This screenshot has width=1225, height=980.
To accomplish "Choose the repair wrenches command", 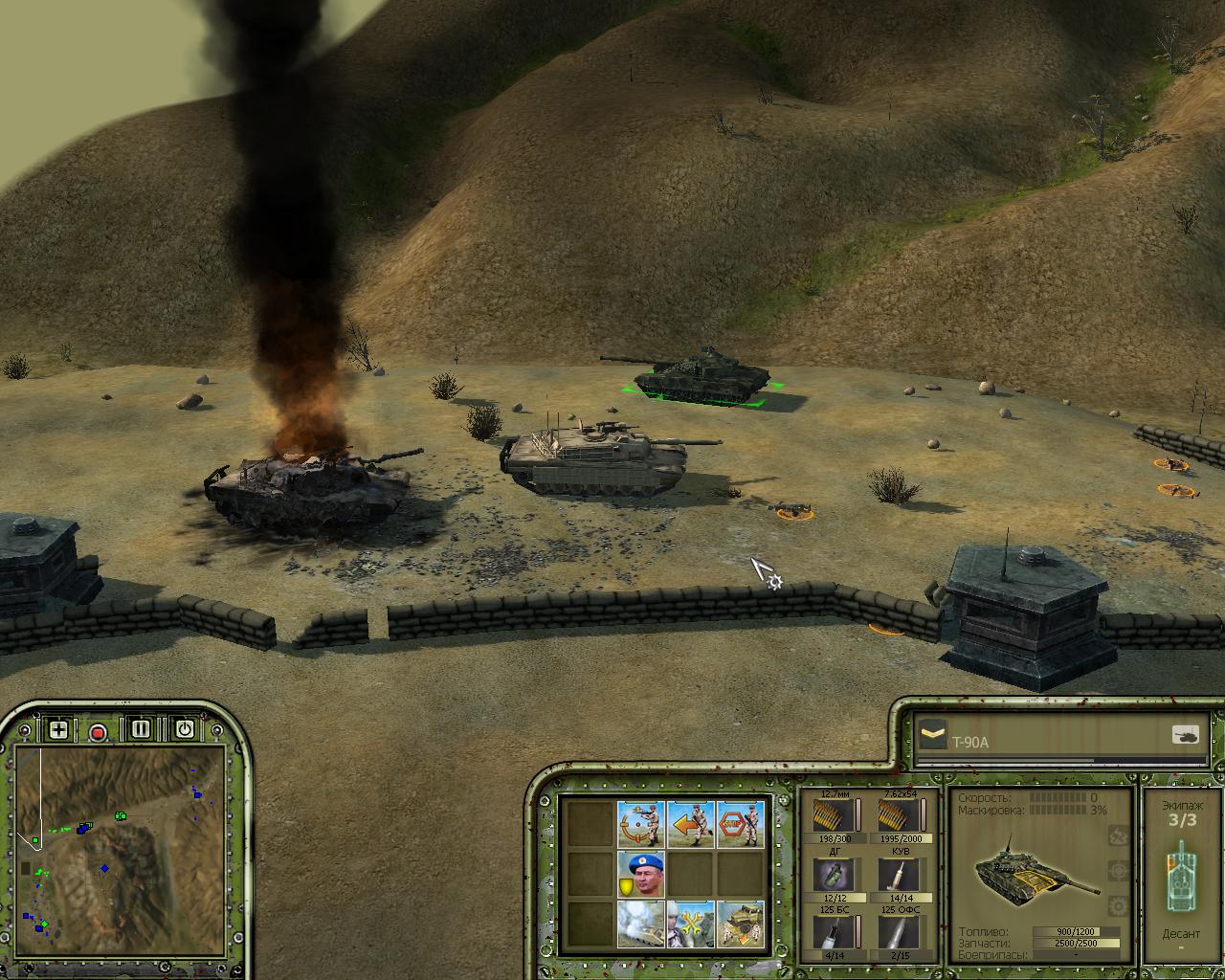I will point(691,924).
